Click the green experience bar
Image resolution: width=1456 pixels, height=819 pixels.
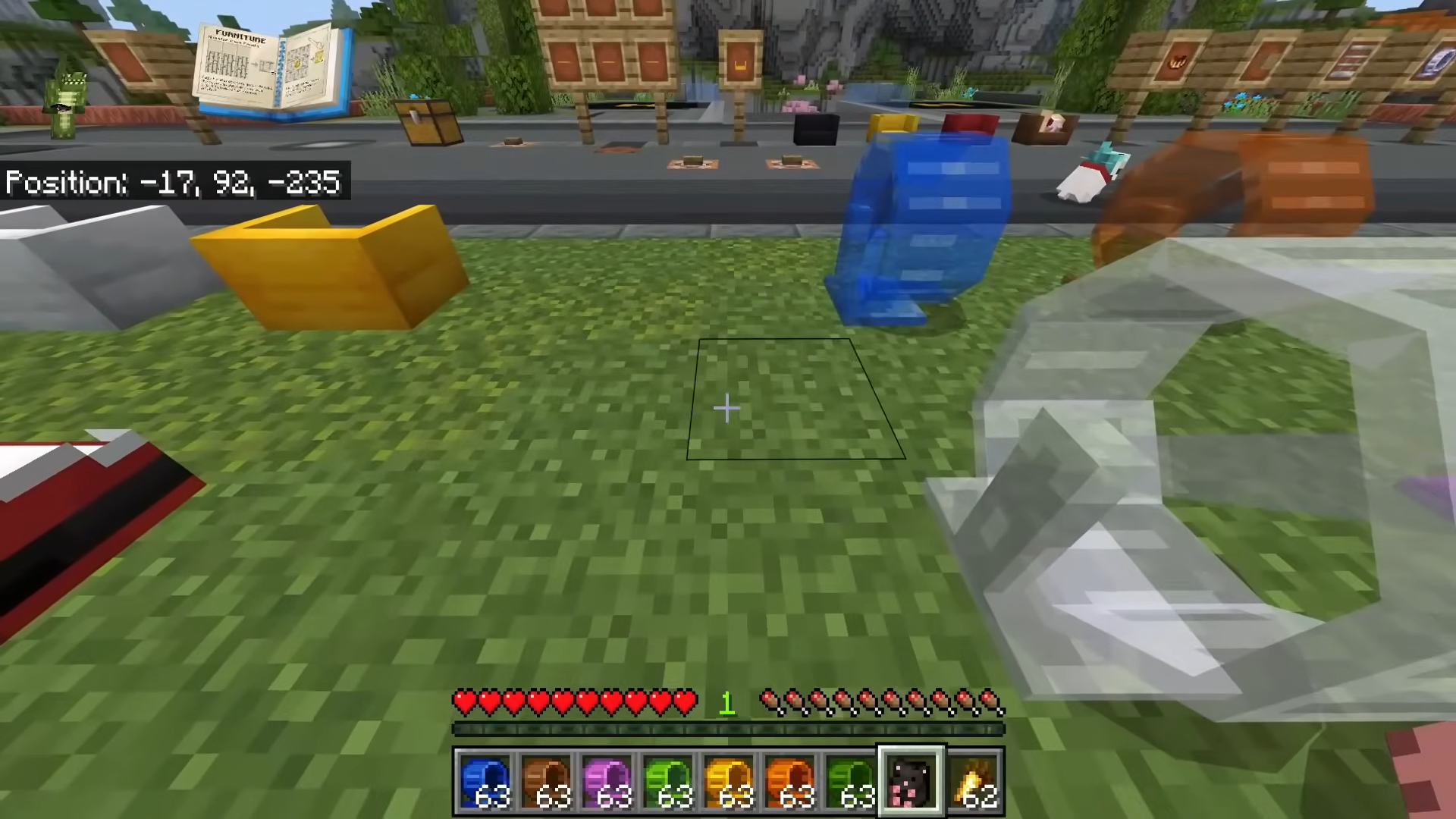click(x=726, y=730)
